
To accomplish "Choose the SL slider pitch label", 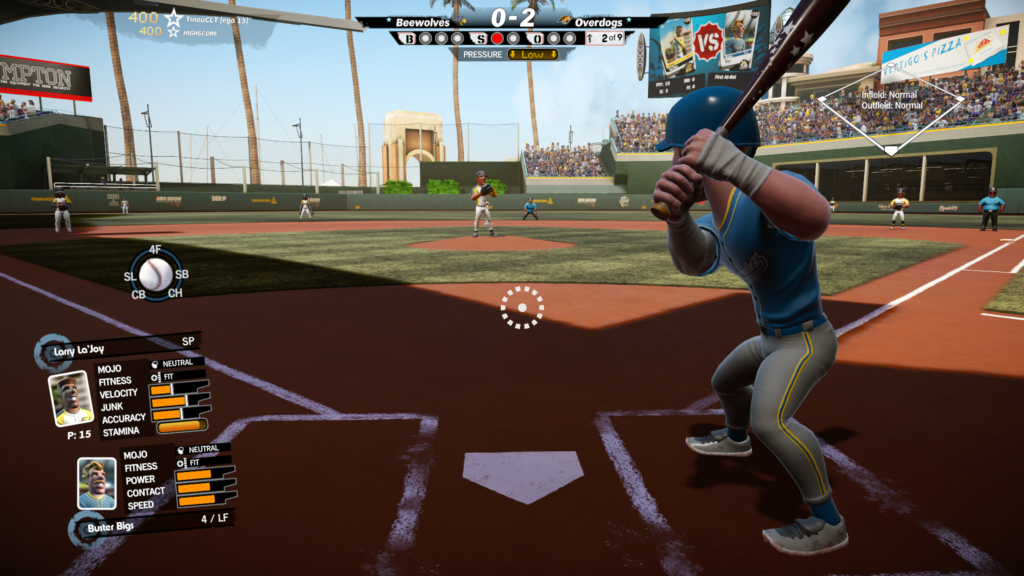I will click(130, 275).
